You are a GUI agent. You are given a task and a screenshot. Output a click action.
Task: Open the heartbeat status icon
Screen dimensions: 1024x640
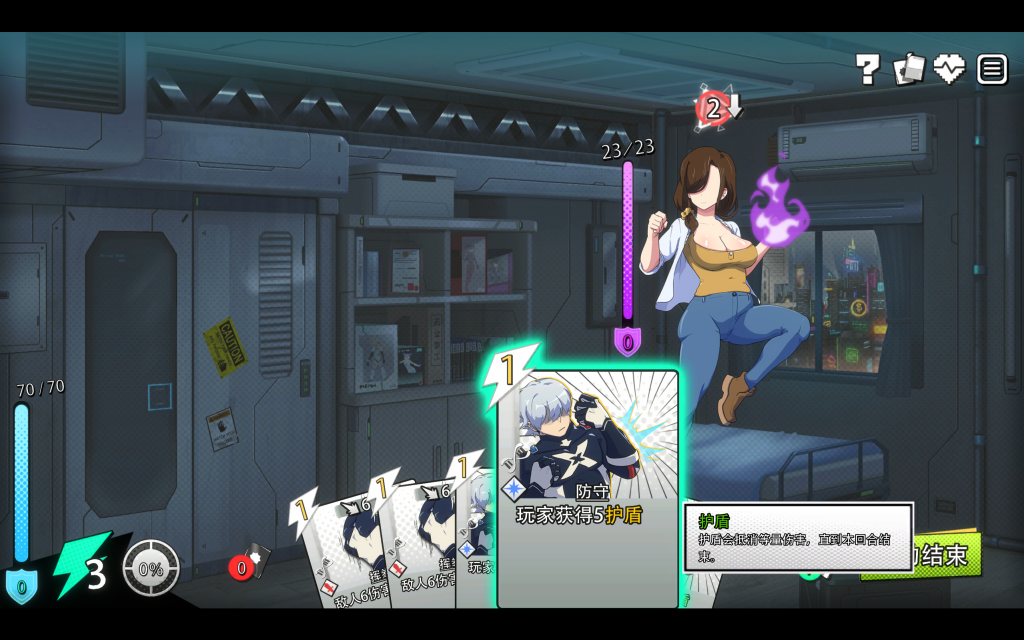949,69
